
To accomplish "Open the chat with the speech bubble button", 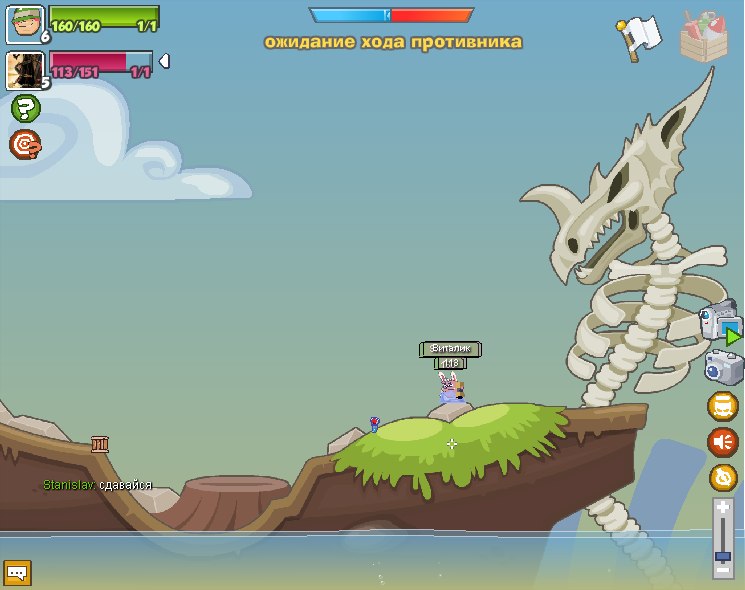I will (x=18, y=572).
